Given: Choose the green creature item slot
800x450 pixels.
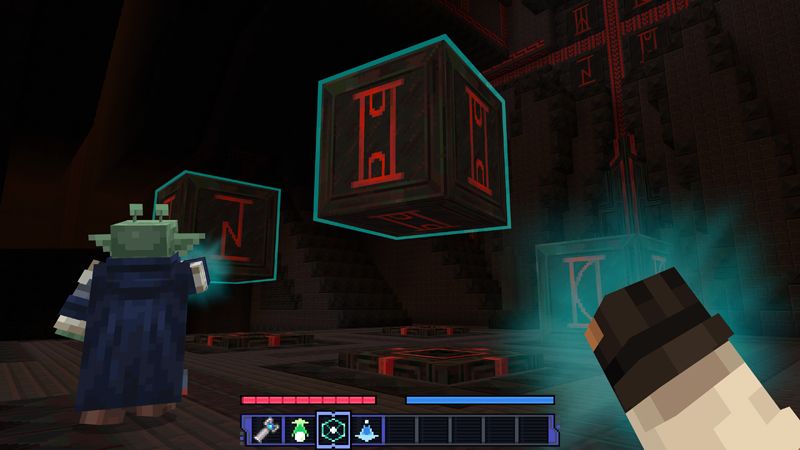Looking at the screenshot, I should 298,428.
